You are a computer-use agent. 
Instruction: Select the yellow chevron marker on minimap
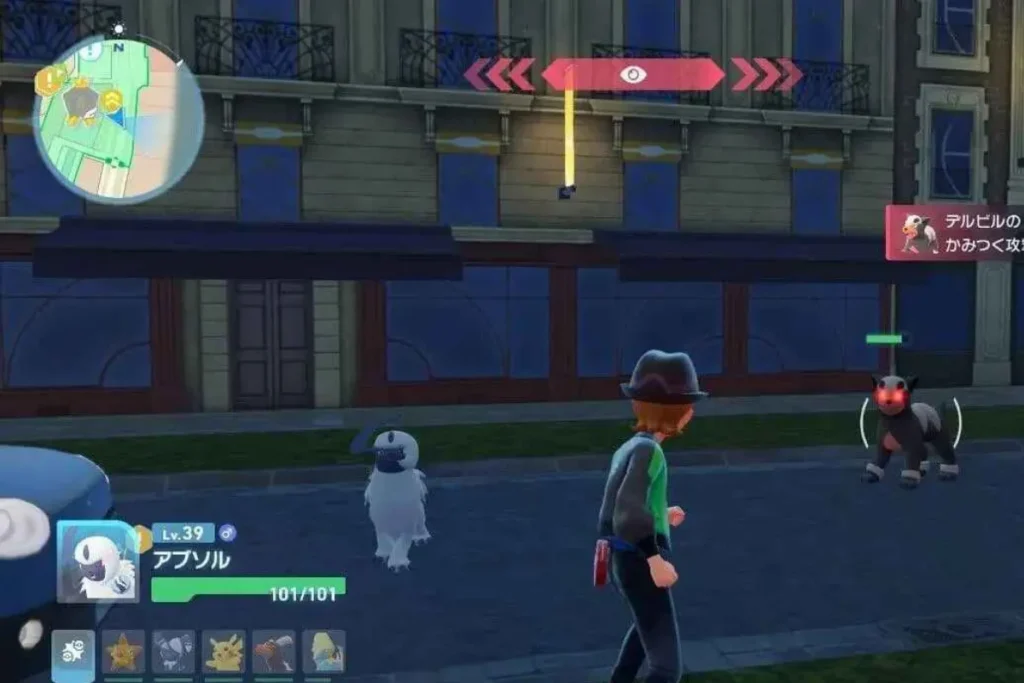pos(111,99)
